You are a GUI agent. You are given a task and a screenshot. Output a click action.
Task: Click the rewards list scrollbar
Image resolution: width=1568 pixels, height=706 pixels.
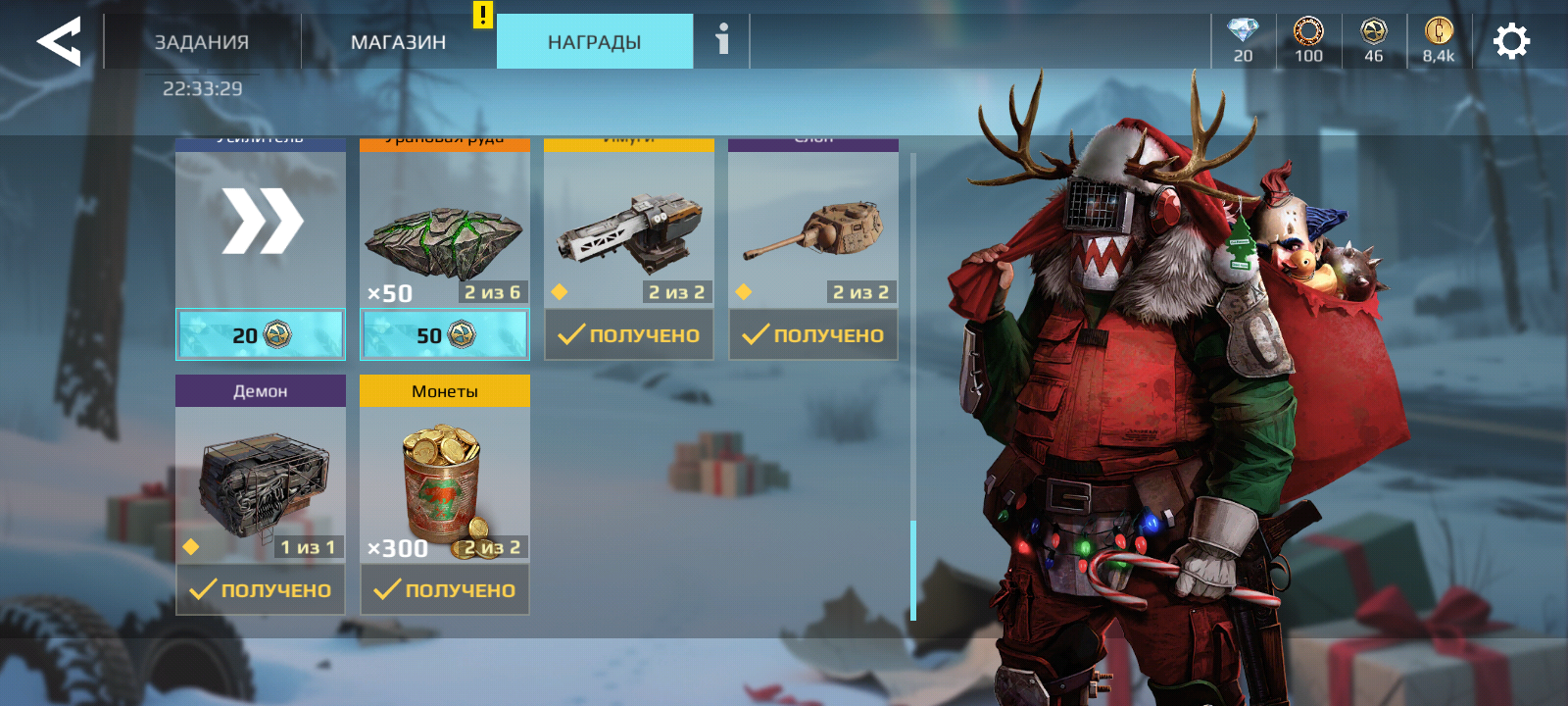913,569
